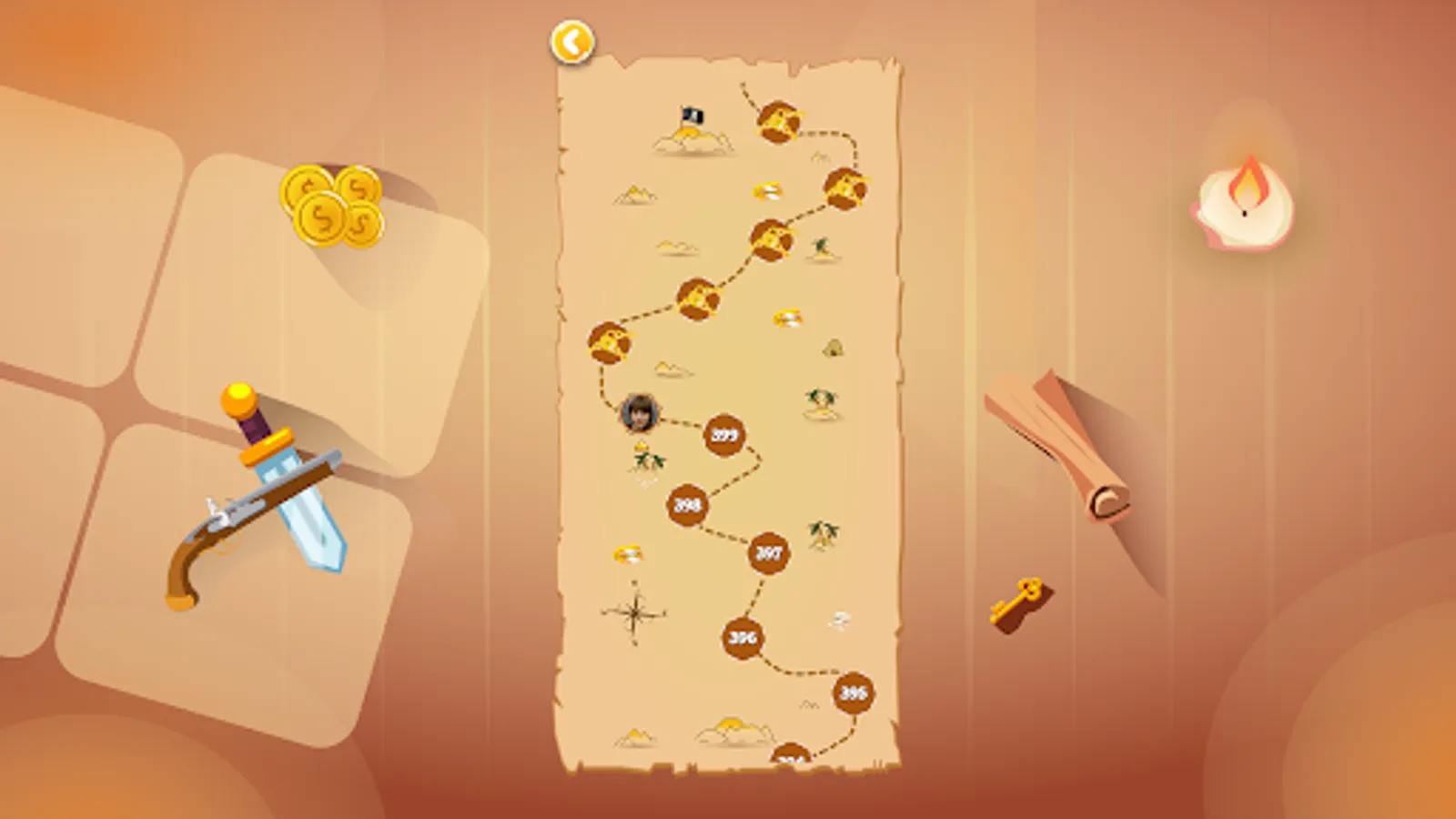Select the completed chest level beside the gold ring
The image size is (1456, 819).
[x=846, y=189]
